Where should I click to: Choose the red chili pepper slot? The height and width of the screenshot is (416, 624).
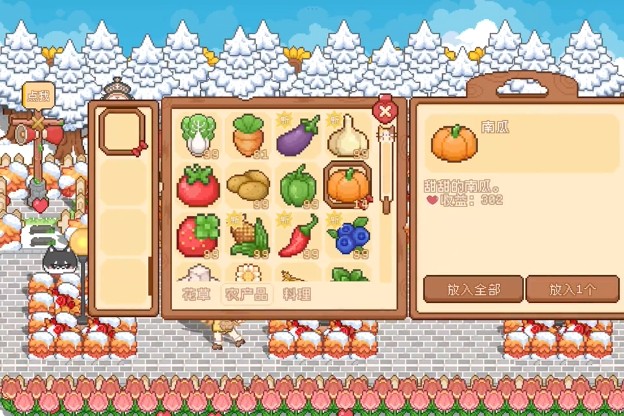click(297, 235)
